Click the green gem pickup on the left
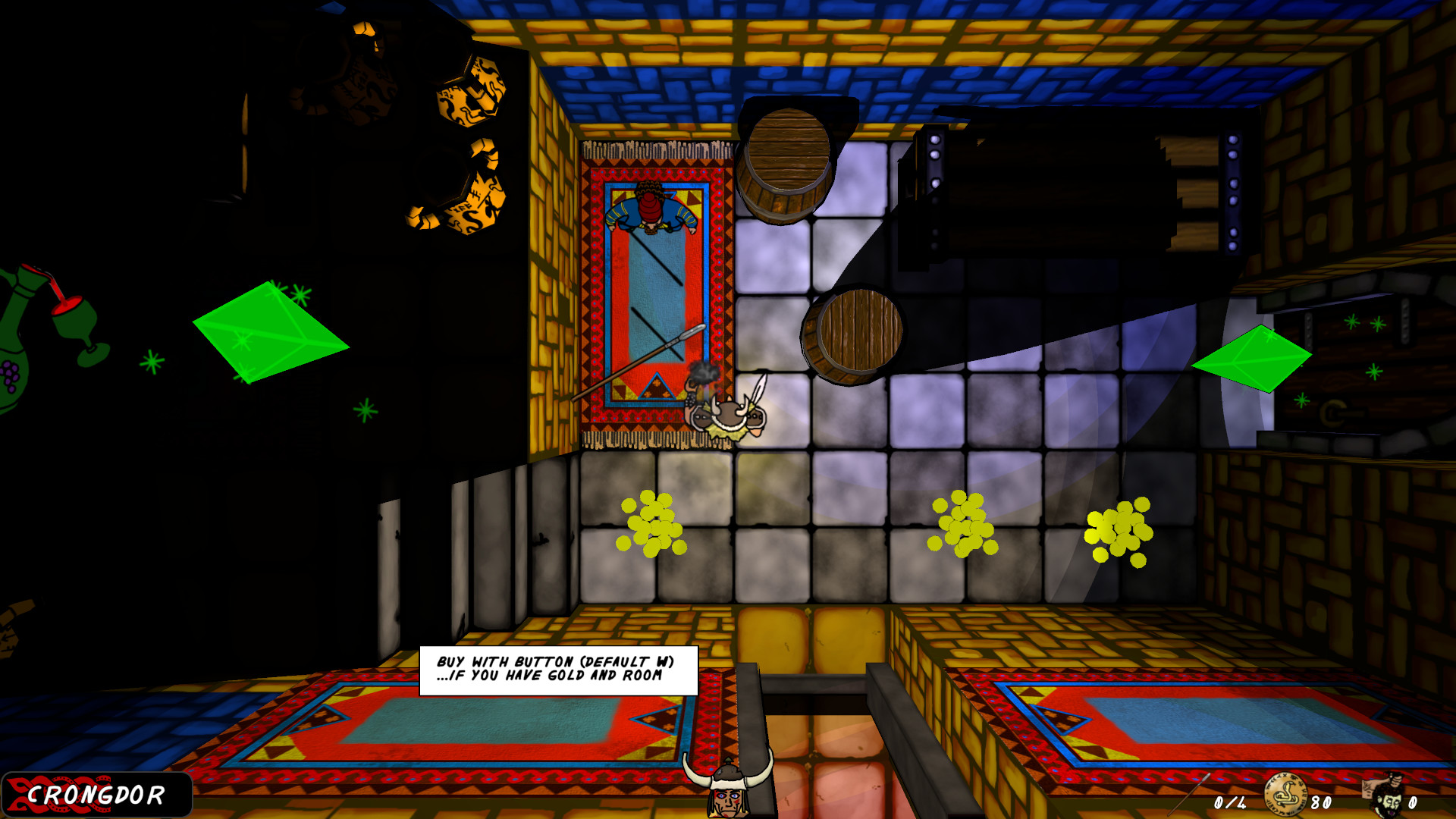Screen dimensions: 1456x819 click(x=271, y=334)
